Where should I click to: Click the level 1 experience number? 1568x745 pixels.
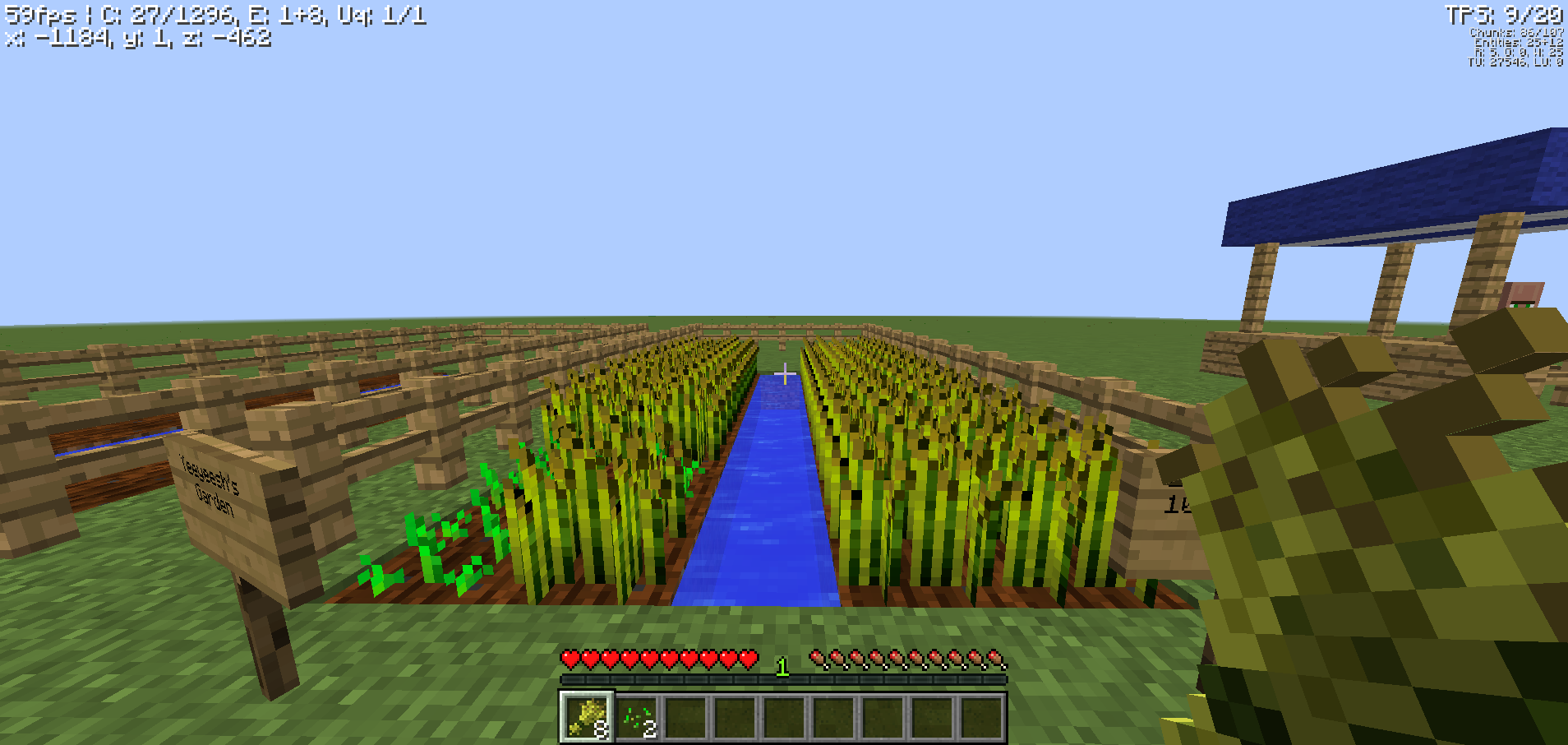(782, 668)
